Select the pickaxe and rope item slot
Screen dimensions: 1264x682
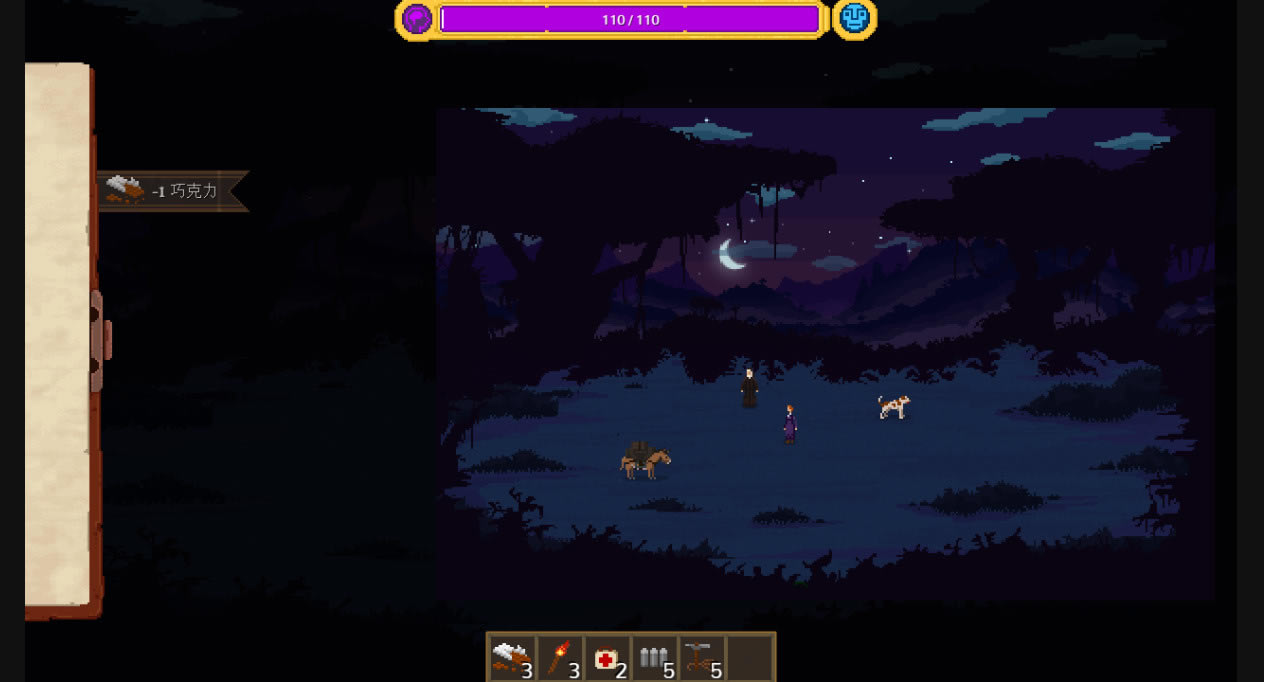702,658
